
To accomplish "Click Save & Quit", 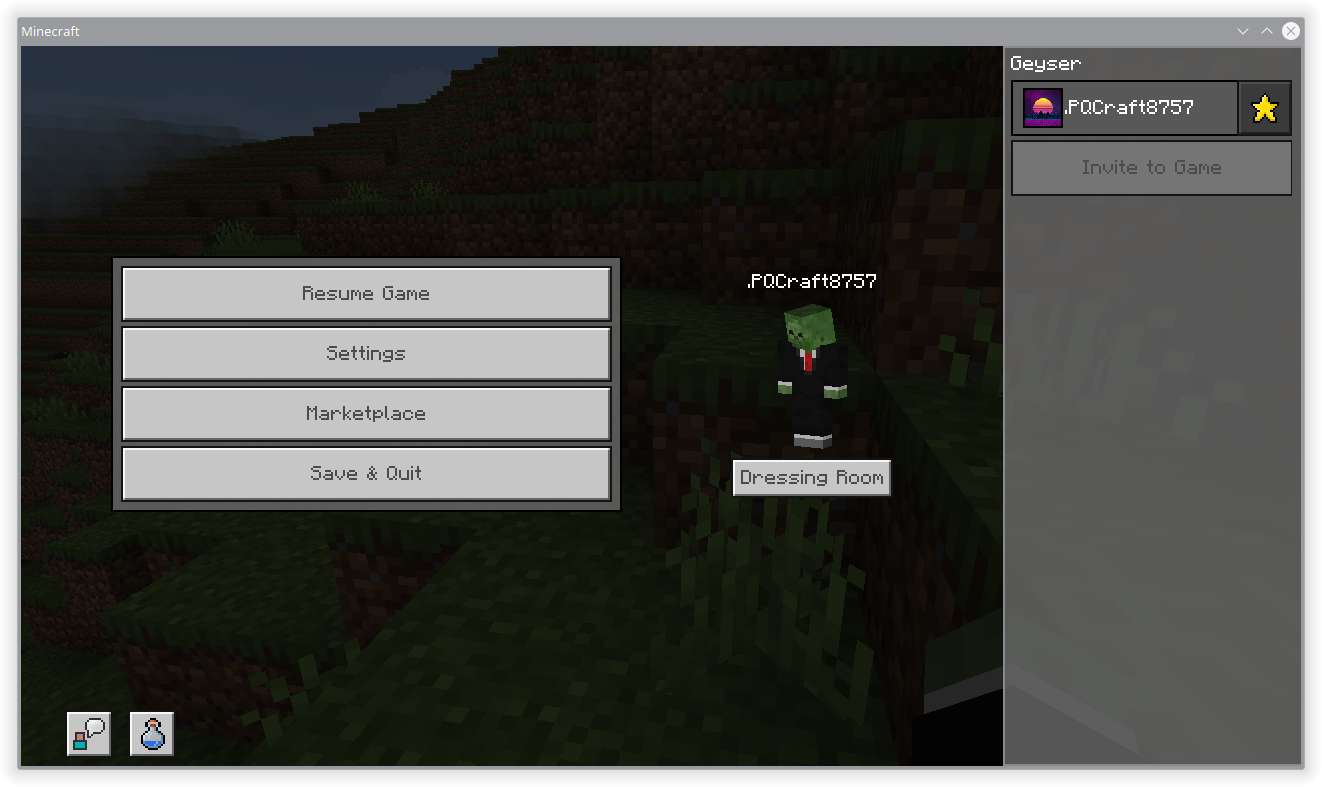I will point(366,473).
